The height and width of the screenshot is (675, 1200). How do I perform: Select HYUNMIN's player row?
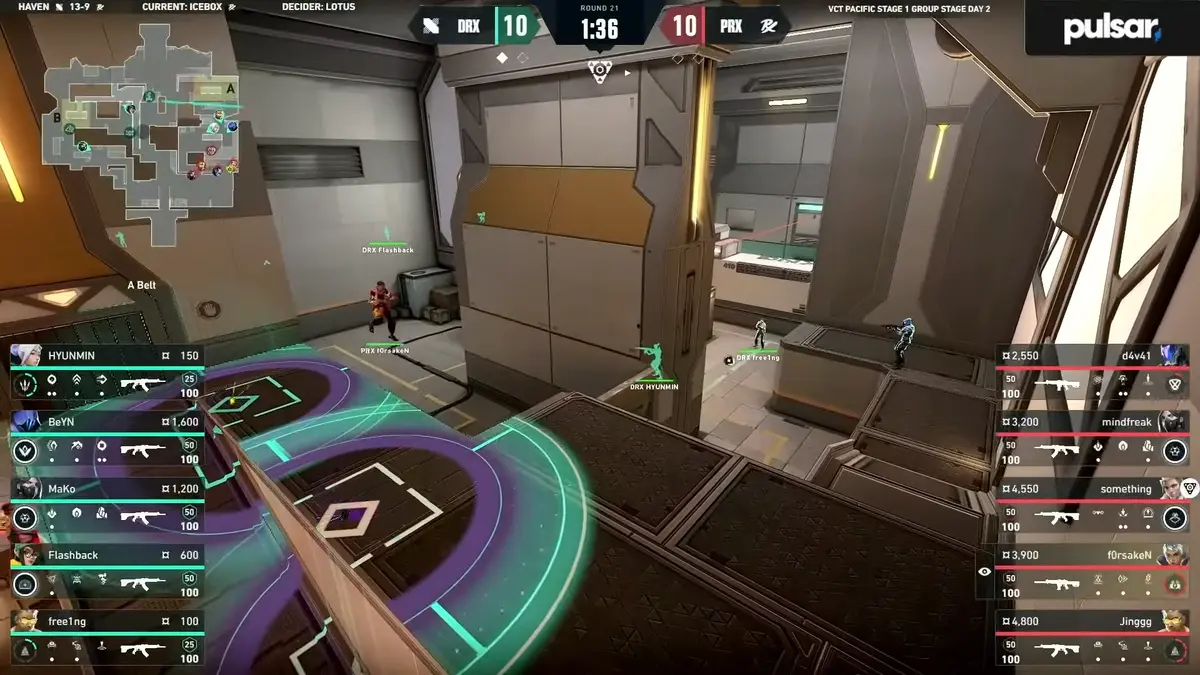[x=105, y=372]
